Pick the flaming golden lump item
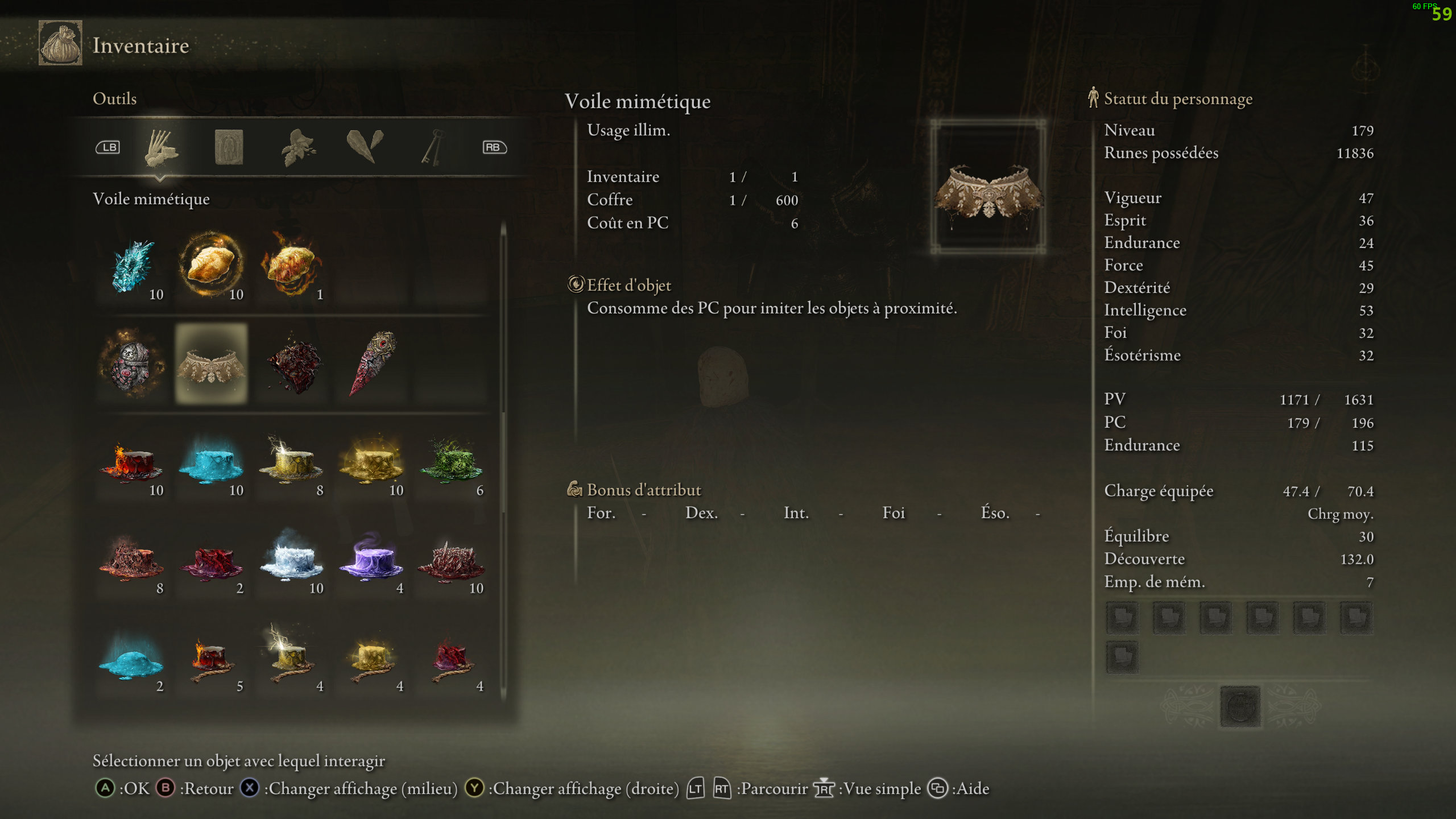This screenshot has height=819, width=1456. click(x=292, y=266)
